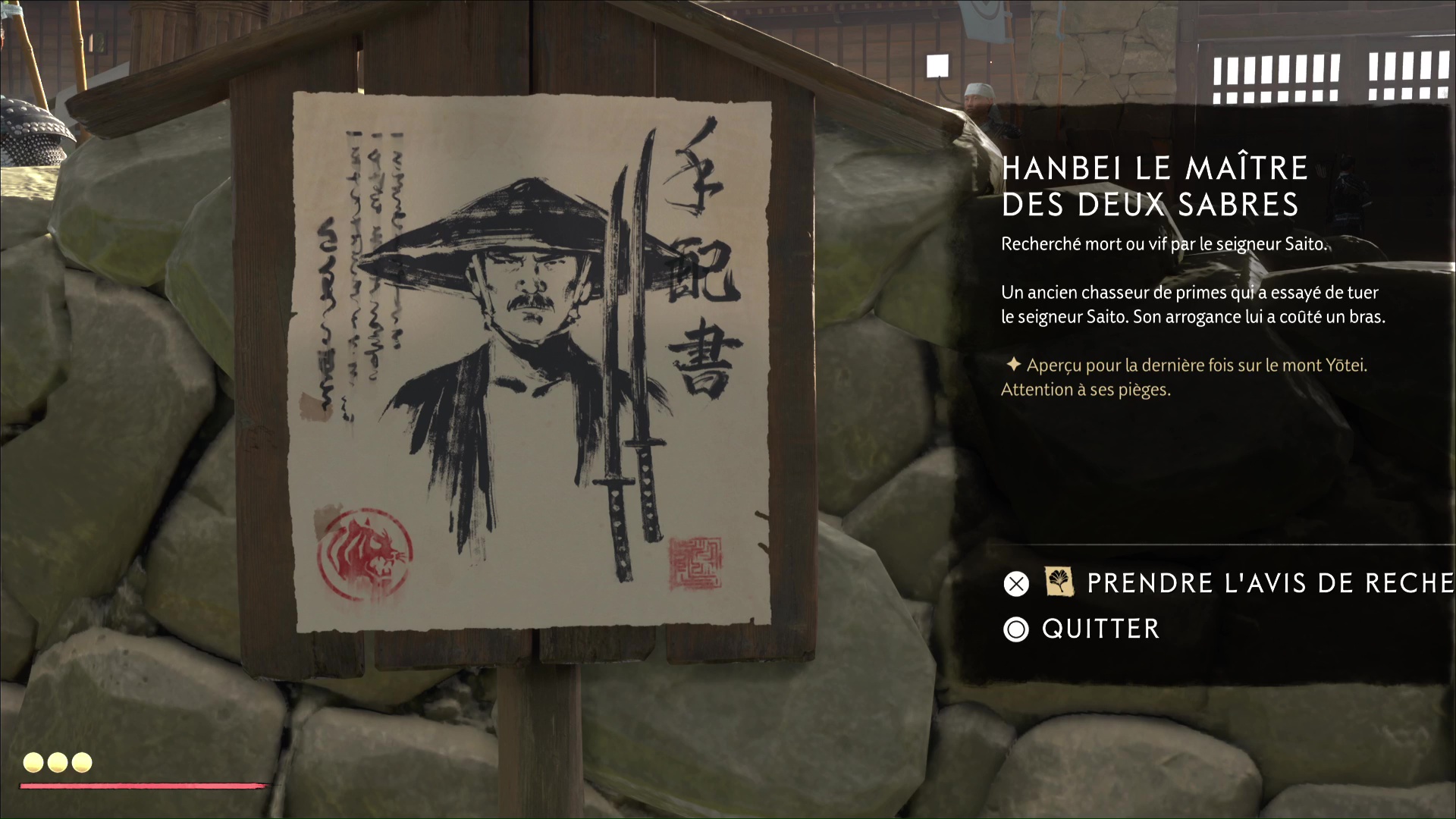The height and width of the screenshot is (819, 1456).
Task: Click the X button prompt icon
Action: click(x=1016, y=584)
